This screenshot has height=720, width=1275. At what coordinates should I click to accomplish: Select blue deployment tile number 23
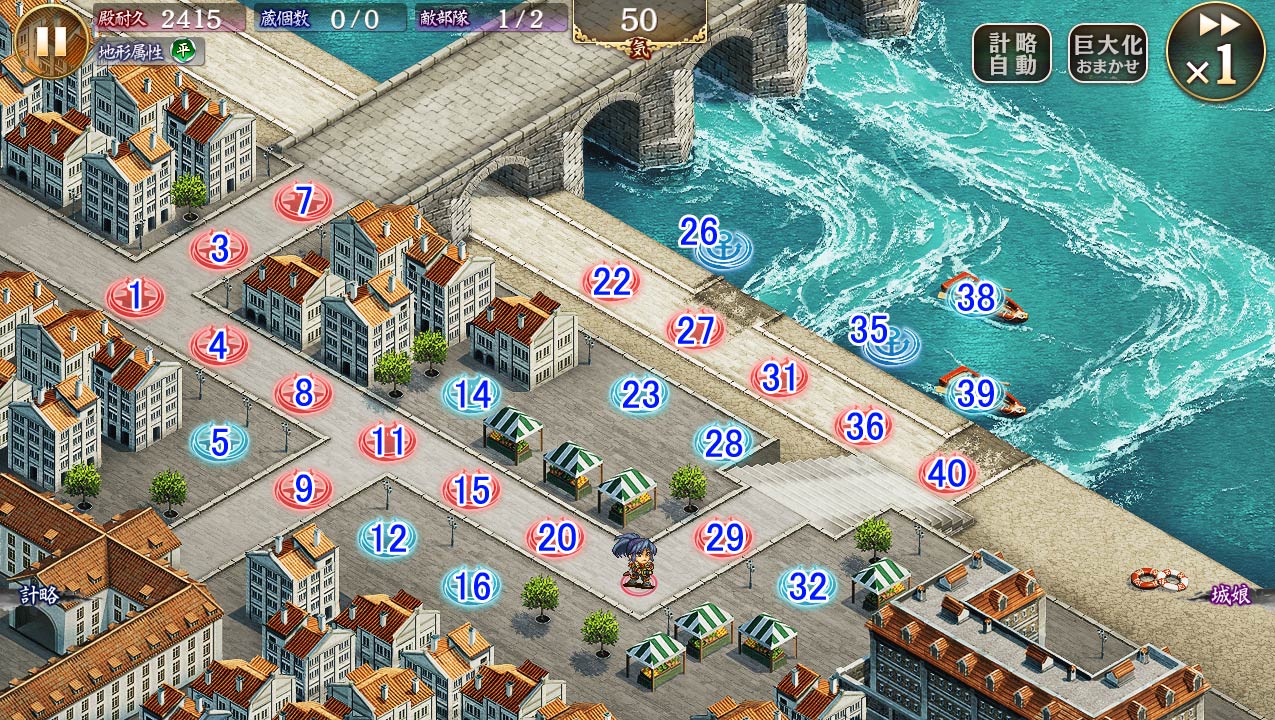click(640, 394)
